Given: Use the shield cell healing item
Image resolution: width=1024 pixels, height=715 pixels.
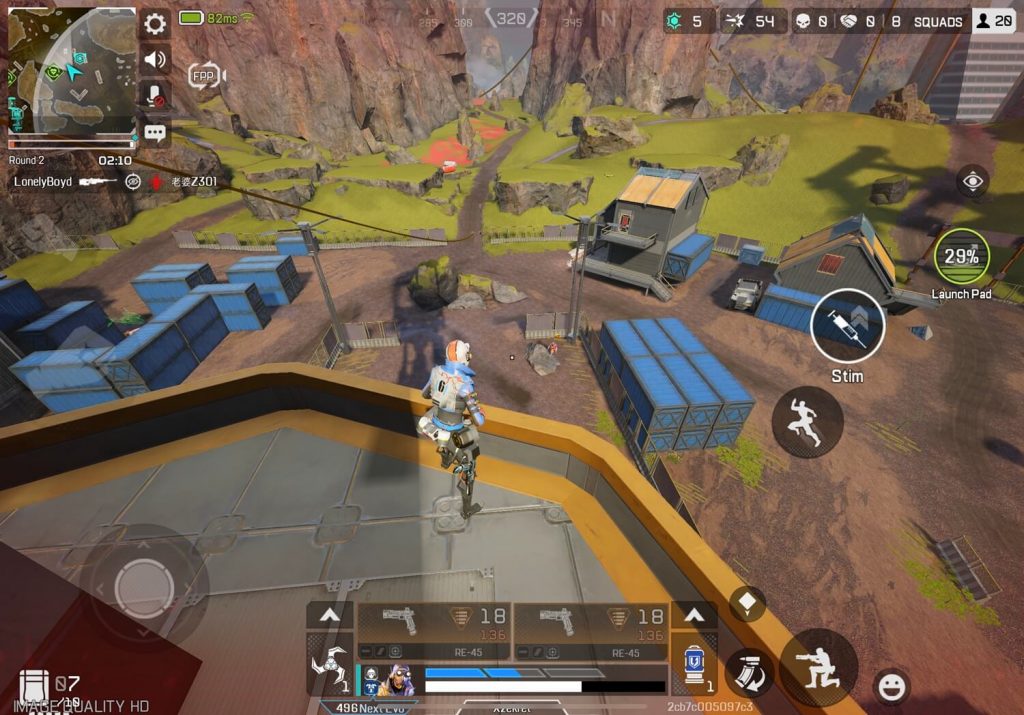Looking at the screenshot, I should pyautogui.click(x=693, y=665).
